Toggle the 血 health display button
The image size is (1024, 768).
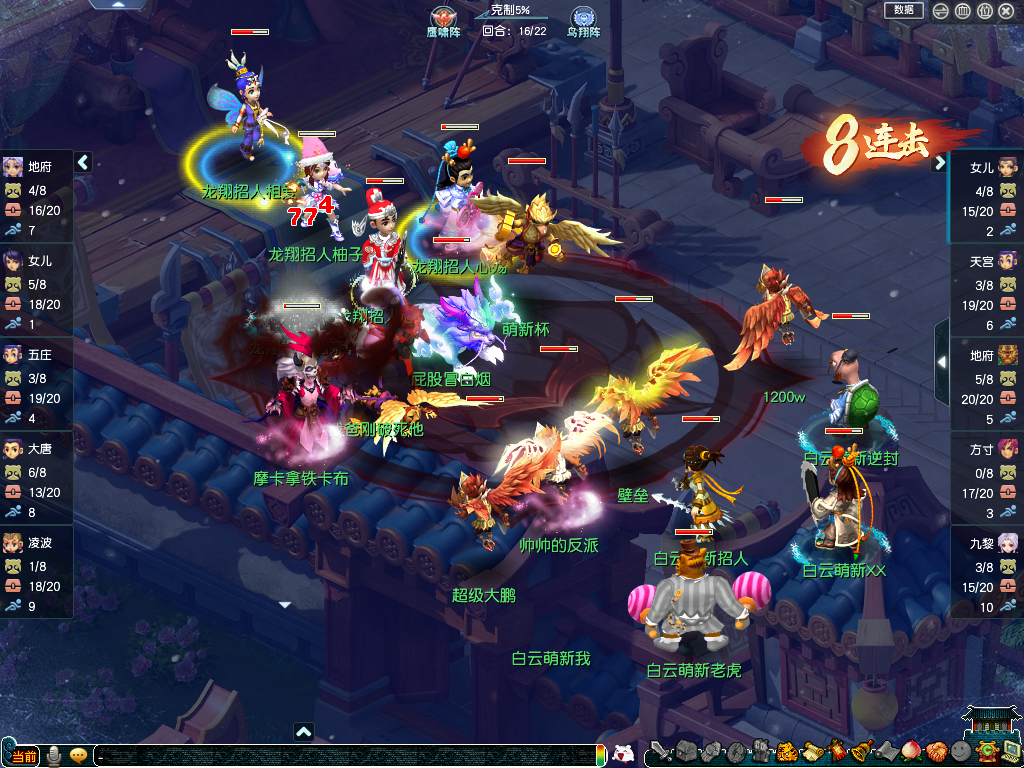[x=962, y=11]
